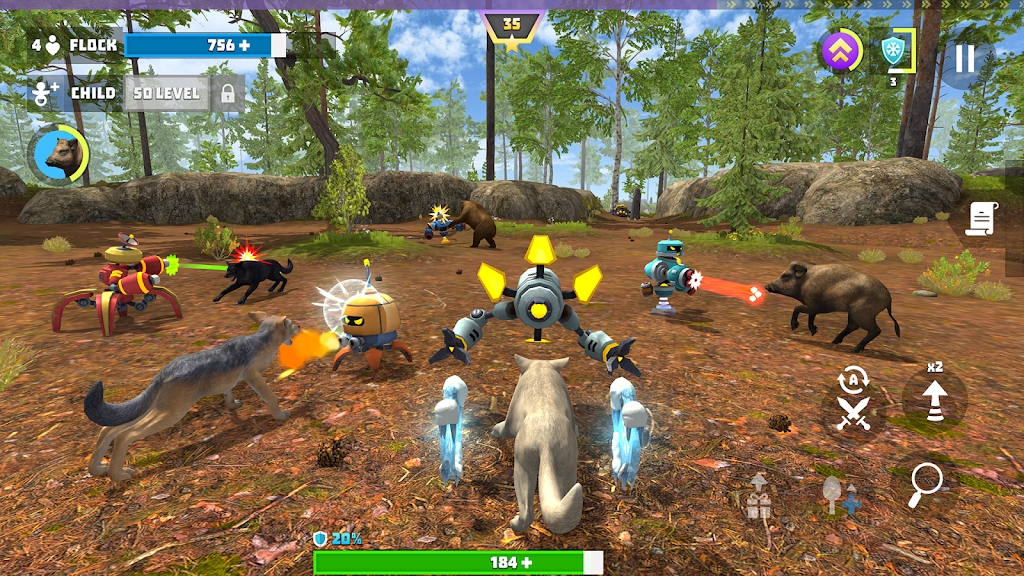Tap the boar target portrait
Screen dimensions: 1024x576
click(x=60, y=154)
